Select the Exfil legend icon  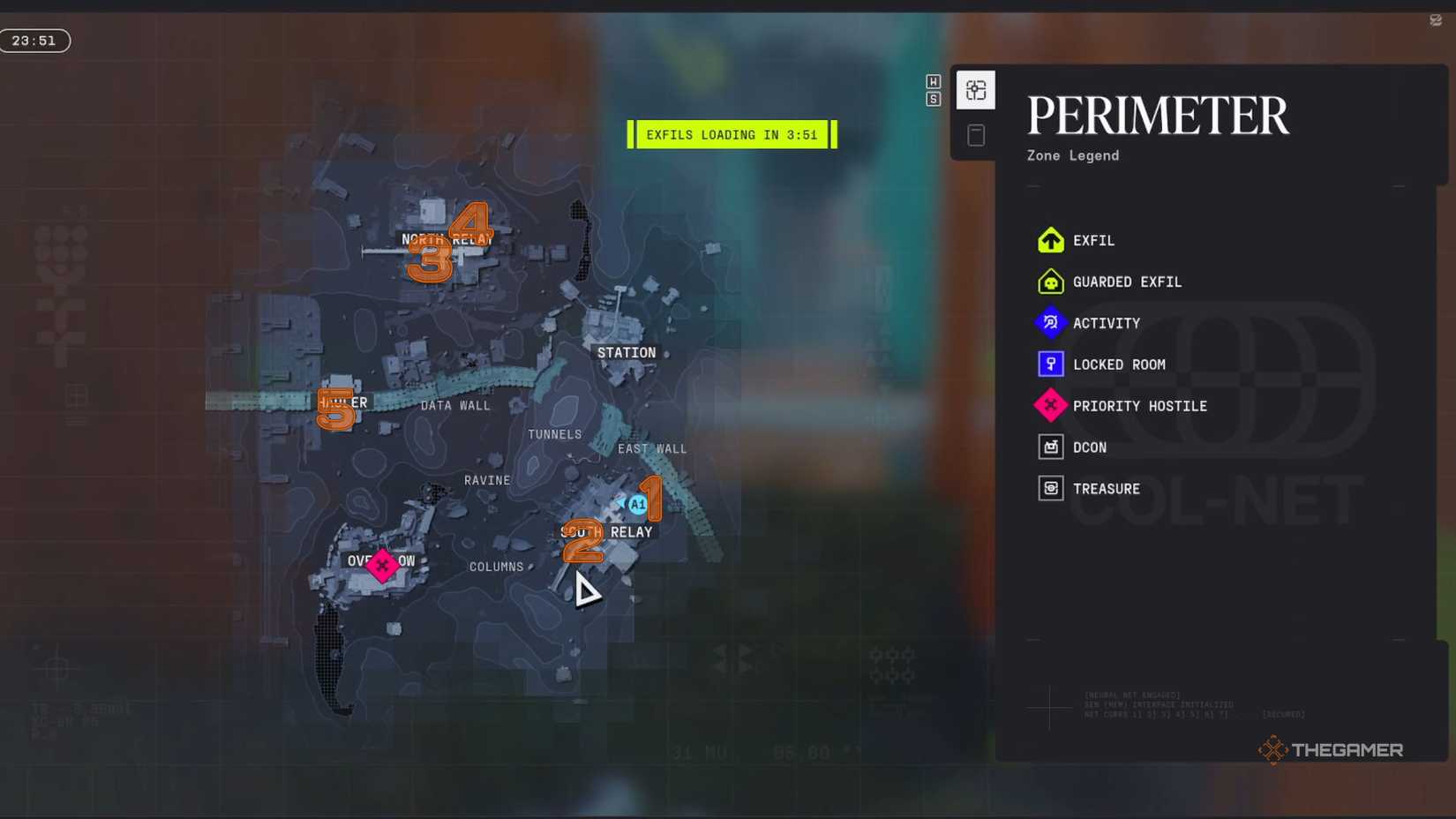(x=1051, y=240)
